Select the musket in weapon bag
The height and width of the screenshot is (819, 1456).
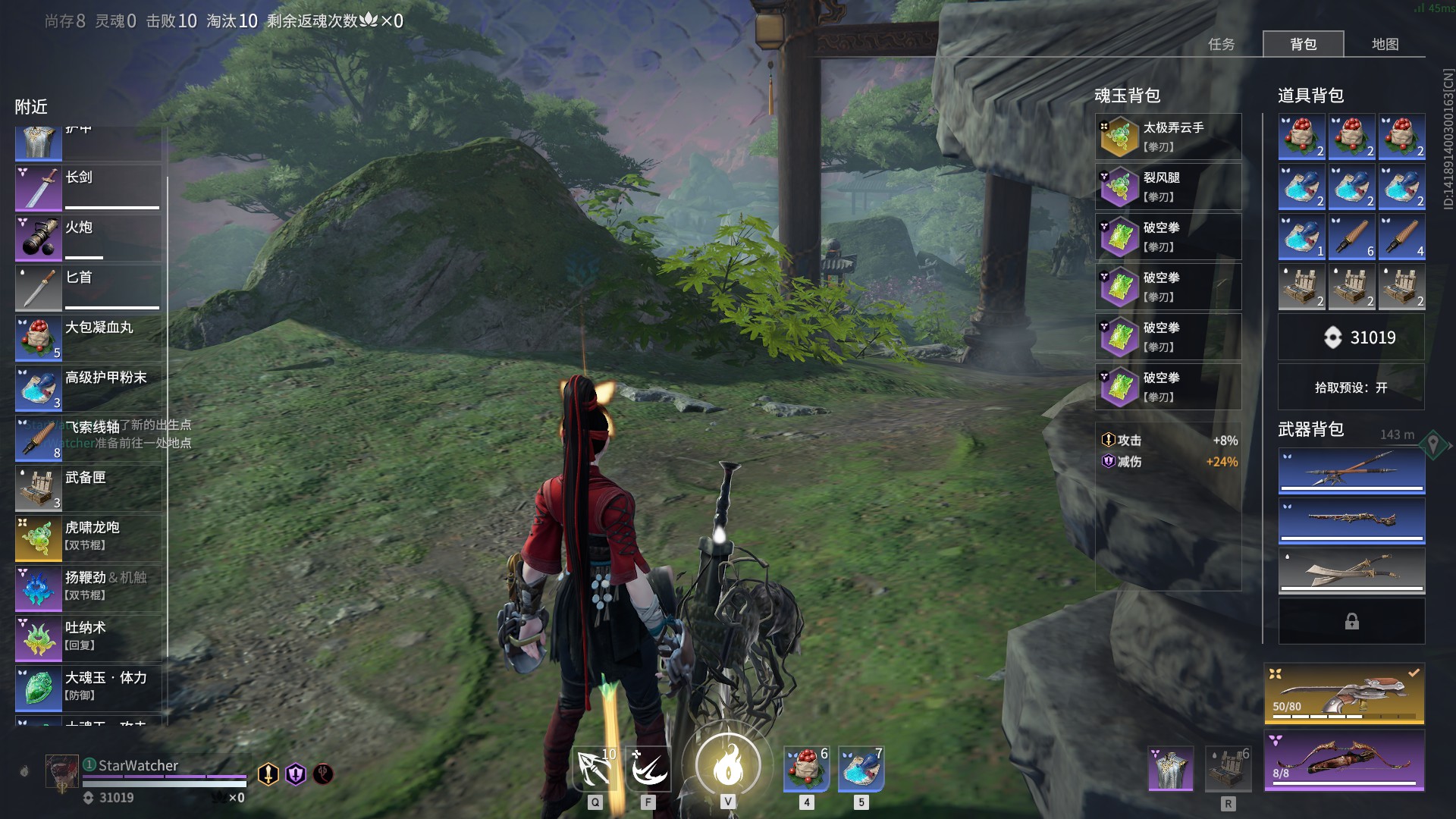(x=1351, y=521)
